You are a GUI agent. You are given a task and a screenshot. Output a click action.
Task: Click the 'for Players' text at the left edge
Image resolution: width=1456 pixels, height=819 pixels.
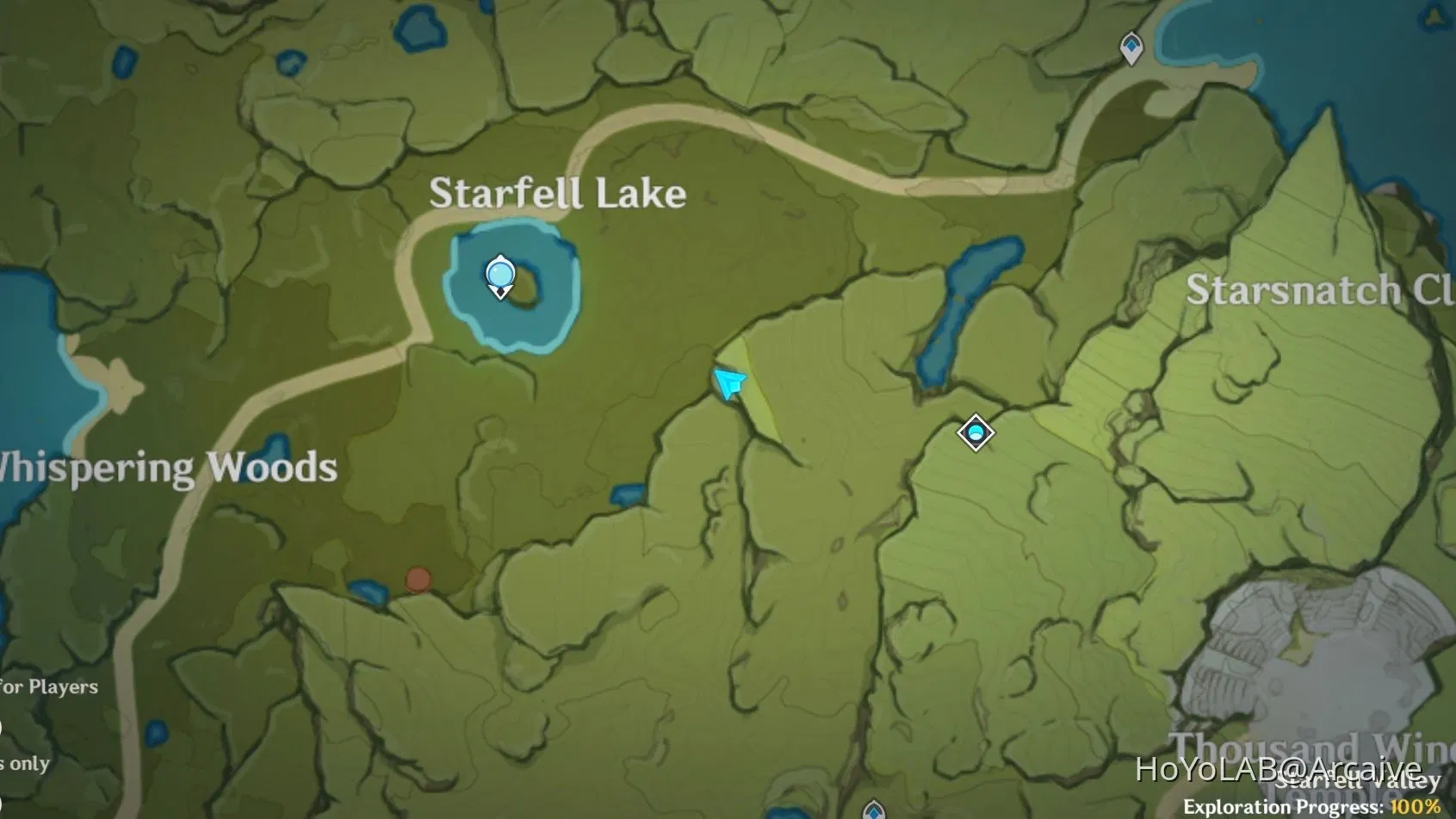(x=47, y=686)
